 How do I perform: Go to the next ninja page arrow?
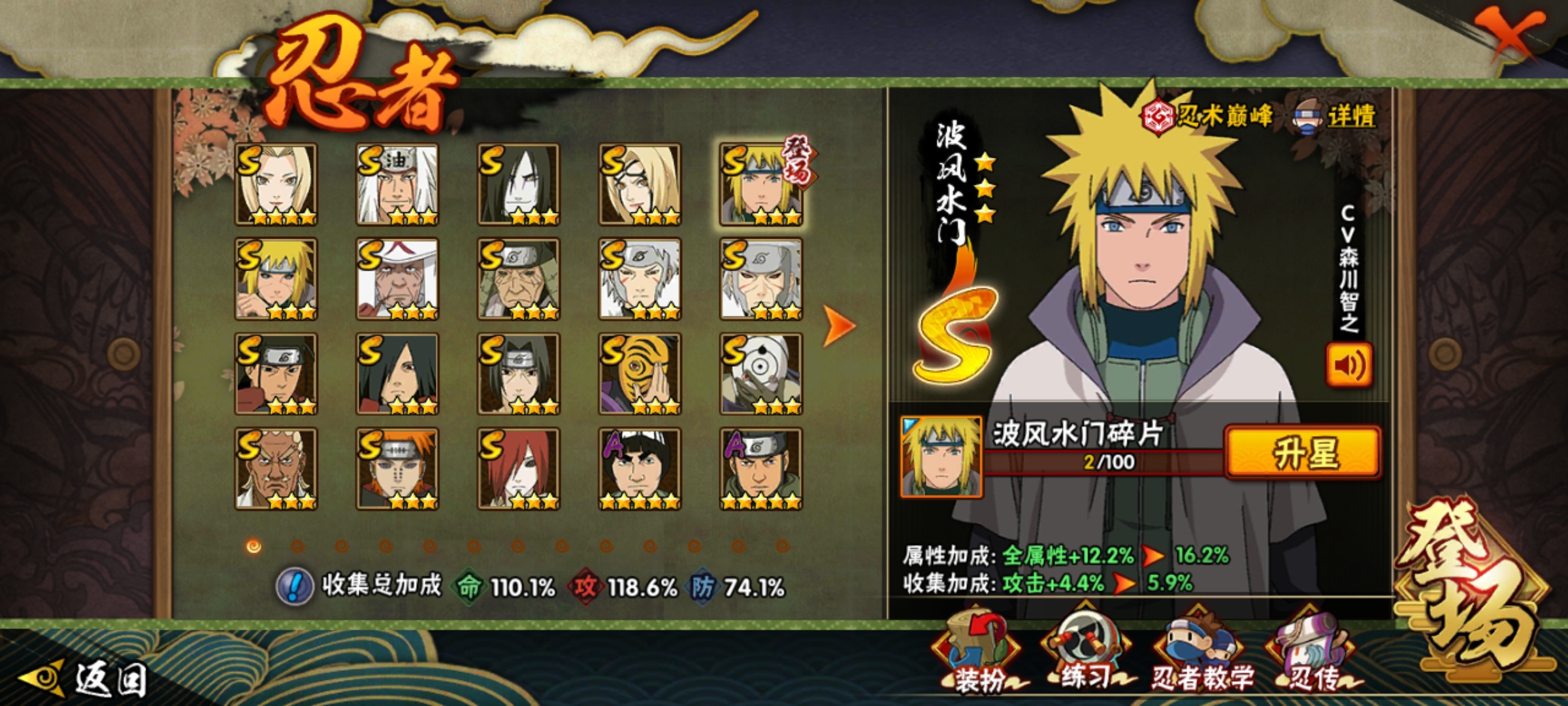(838, 325)
